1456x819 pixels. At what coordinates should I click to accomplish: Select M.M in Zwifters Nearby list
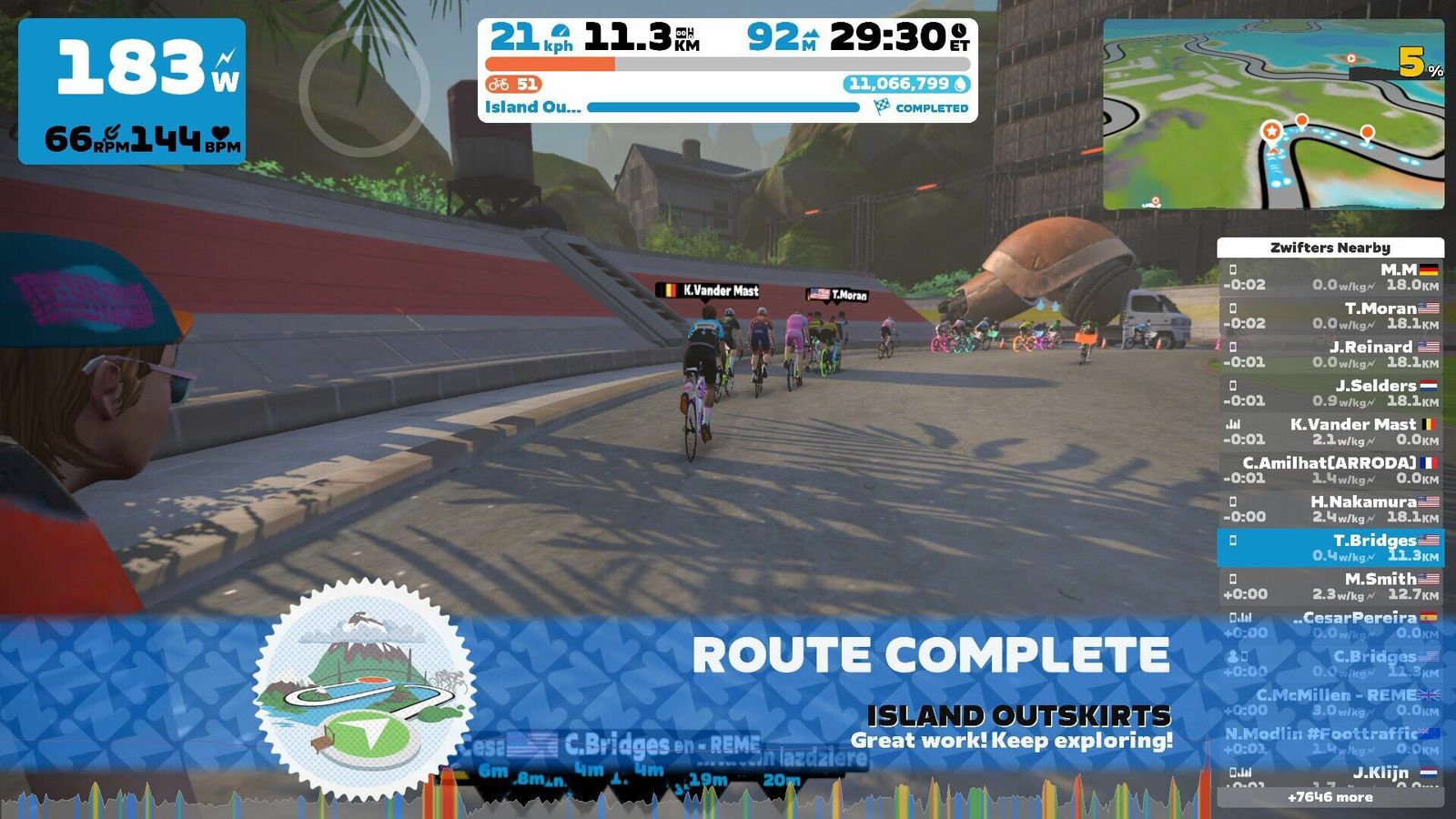click(1330, 277)
